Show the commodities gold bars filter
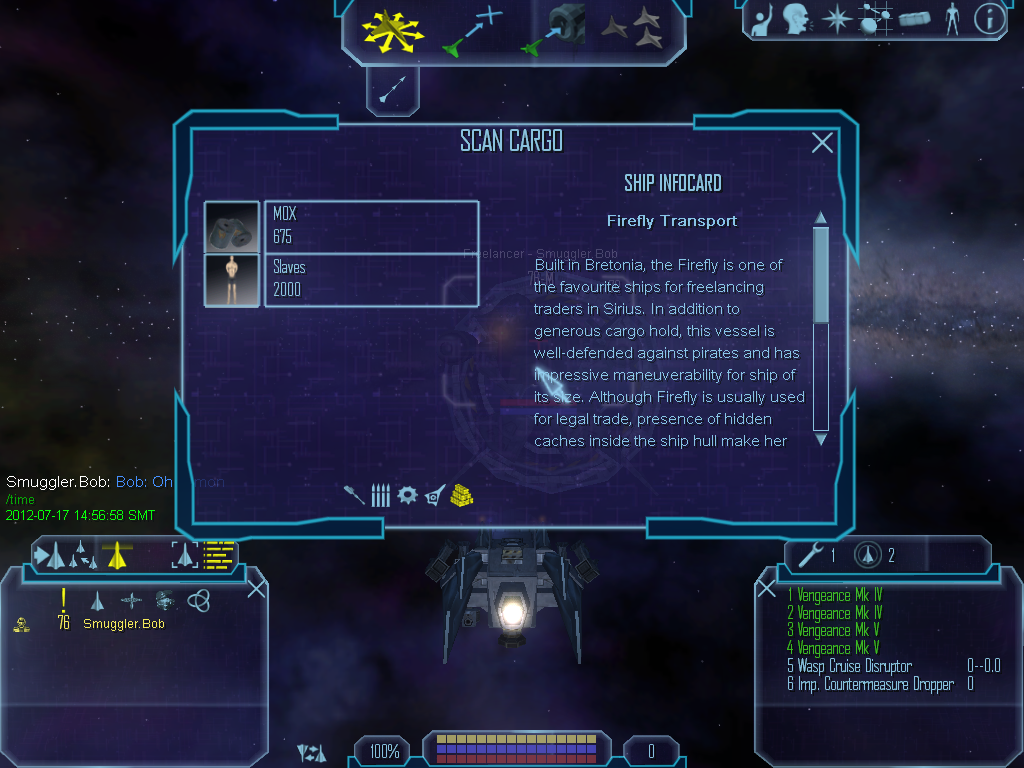1024x768 pixels. 461,494
